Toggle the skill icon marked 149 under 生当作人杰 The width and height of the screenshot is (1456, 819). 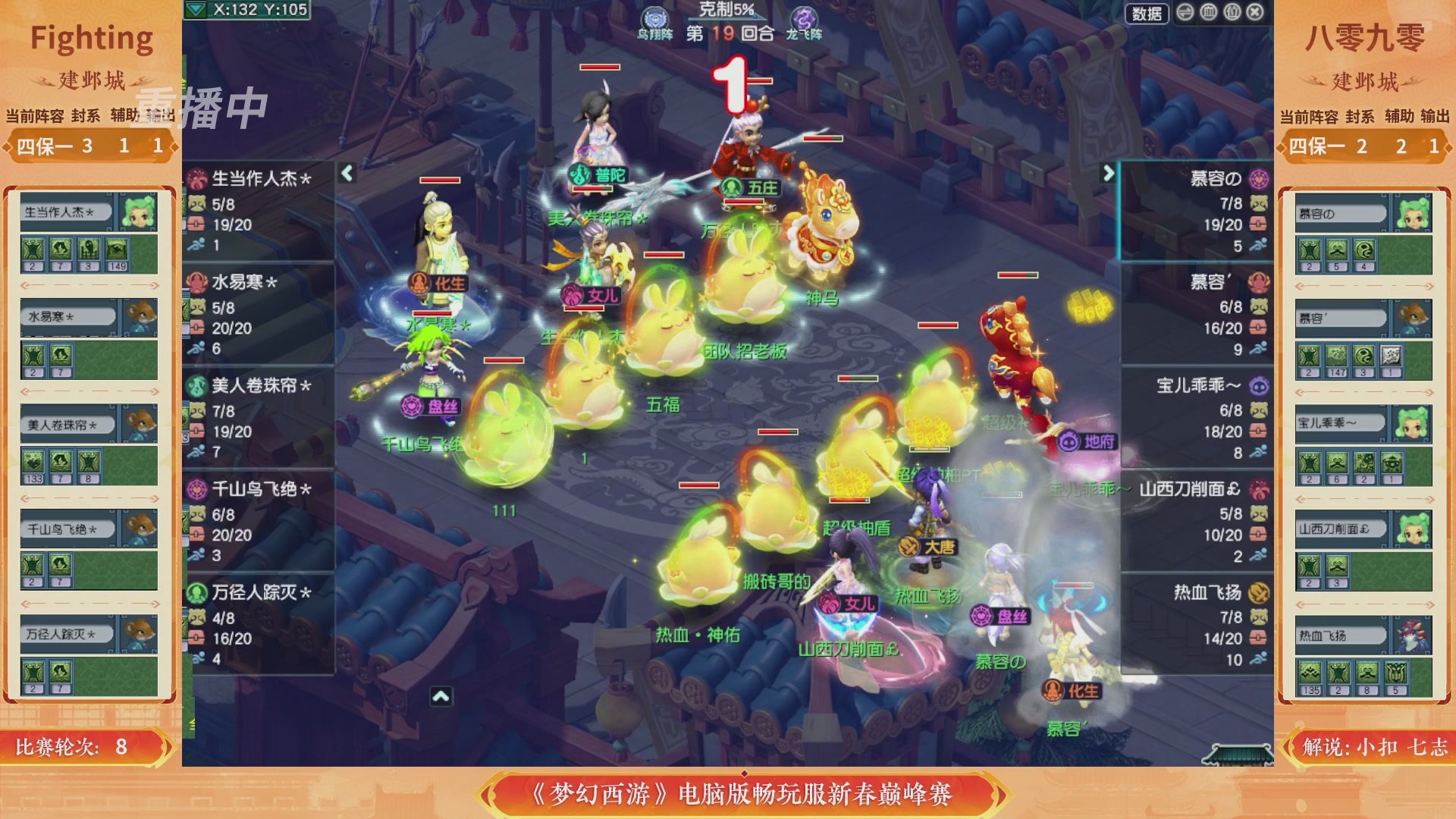[x=116, y=248]
